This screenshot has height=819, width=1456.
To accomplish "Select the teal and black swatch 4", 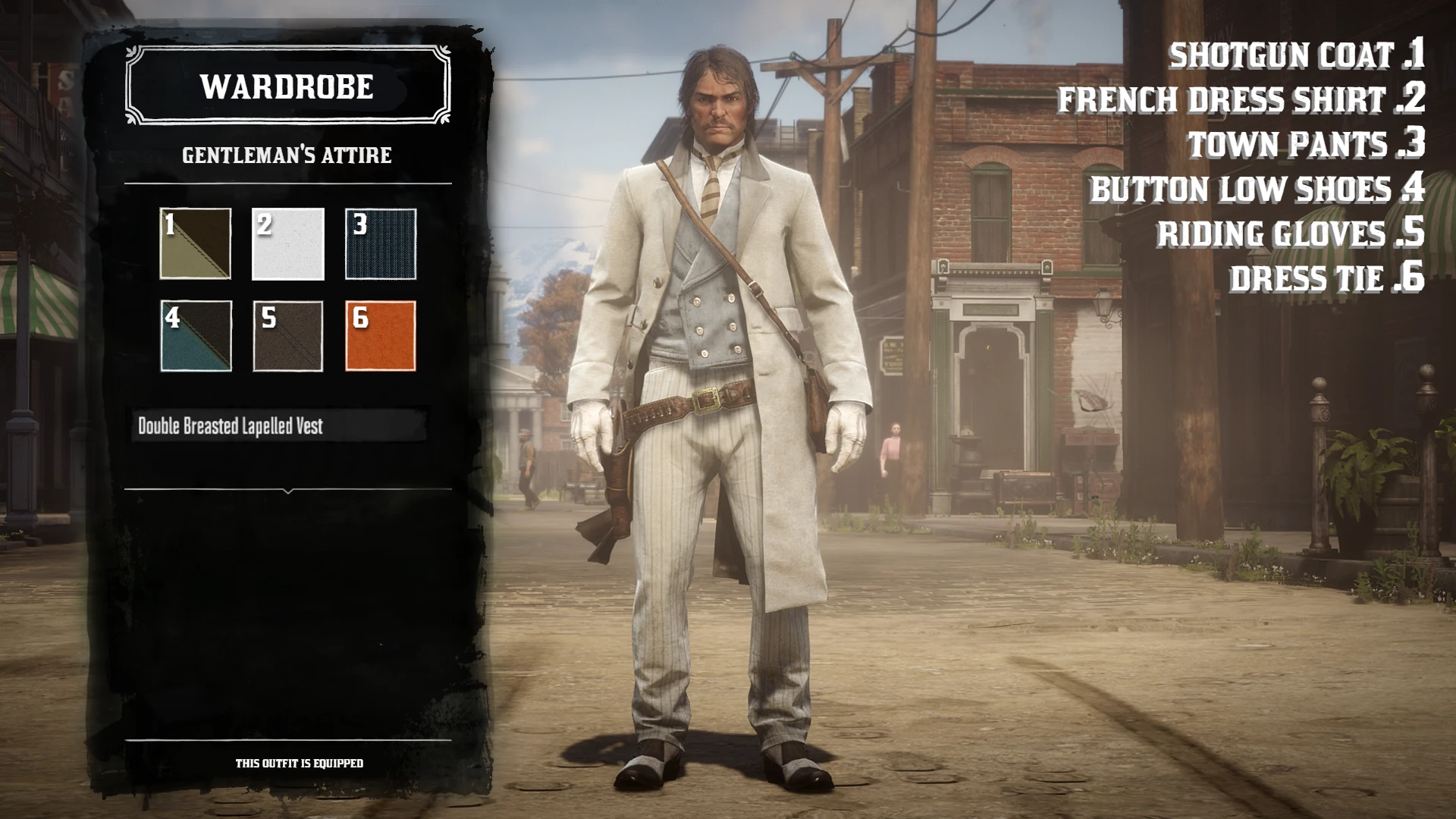I will click(196, 336).
